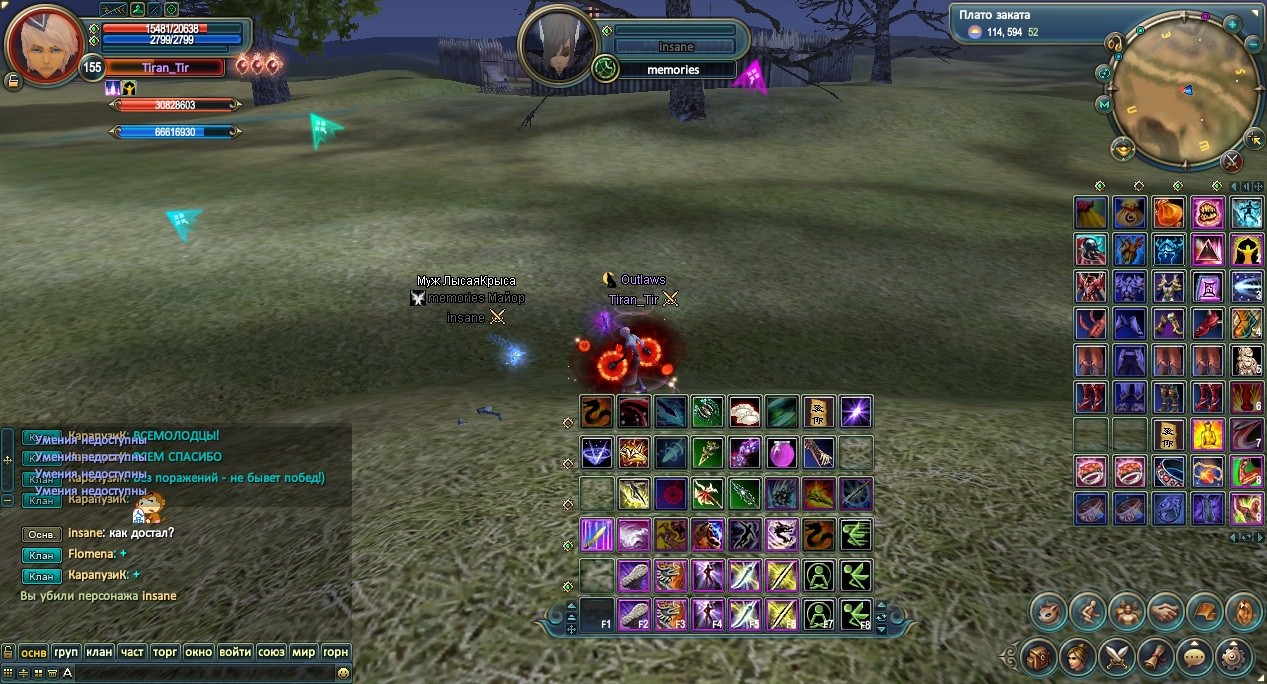Screen dimensions: 1267x684
Task: Open the character portrait menu button
Action: pyautogui.click(x=1078, y=657)
